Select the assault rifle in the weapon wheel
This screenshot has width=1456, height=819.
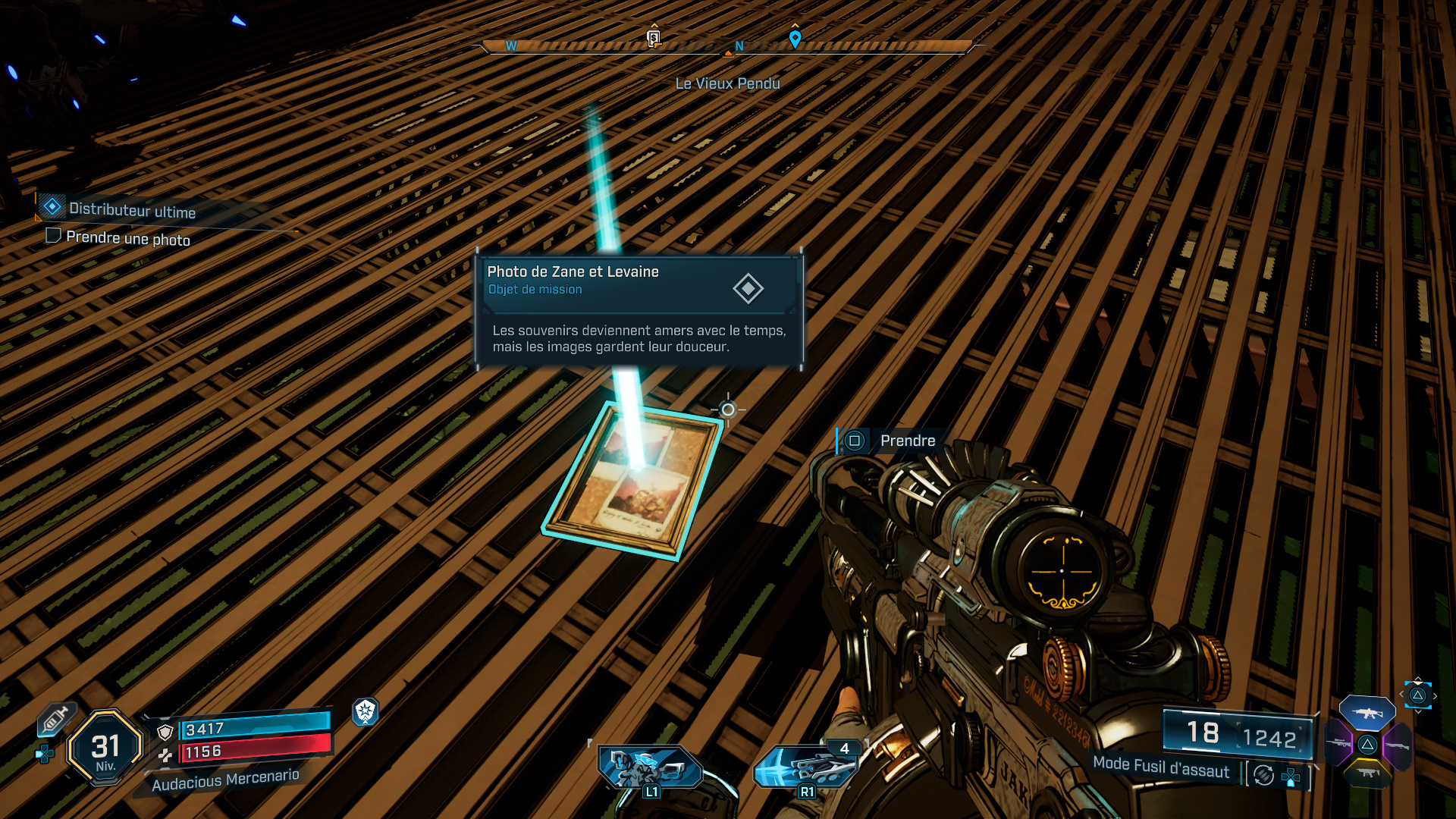click(1367, 714)
